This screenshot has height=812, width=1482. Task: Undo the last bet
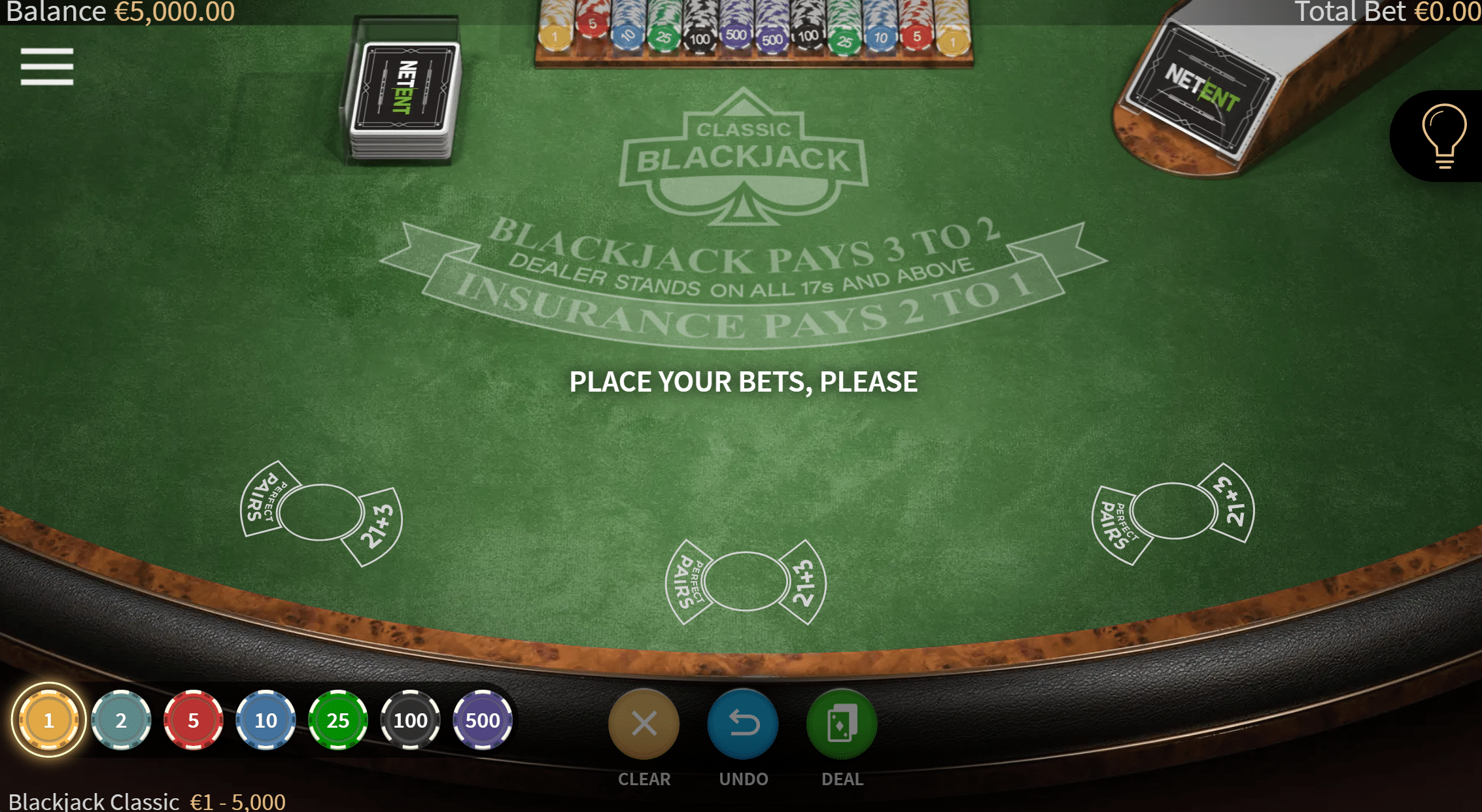(x=743, y=724)
